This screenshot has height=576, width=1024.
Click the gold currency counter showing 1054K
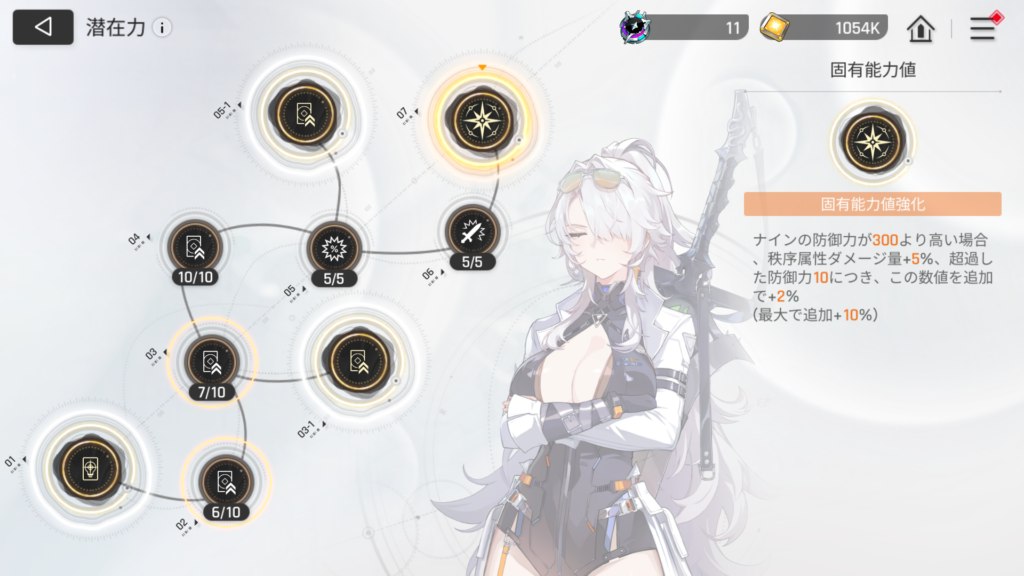click(x=824, y=28)
